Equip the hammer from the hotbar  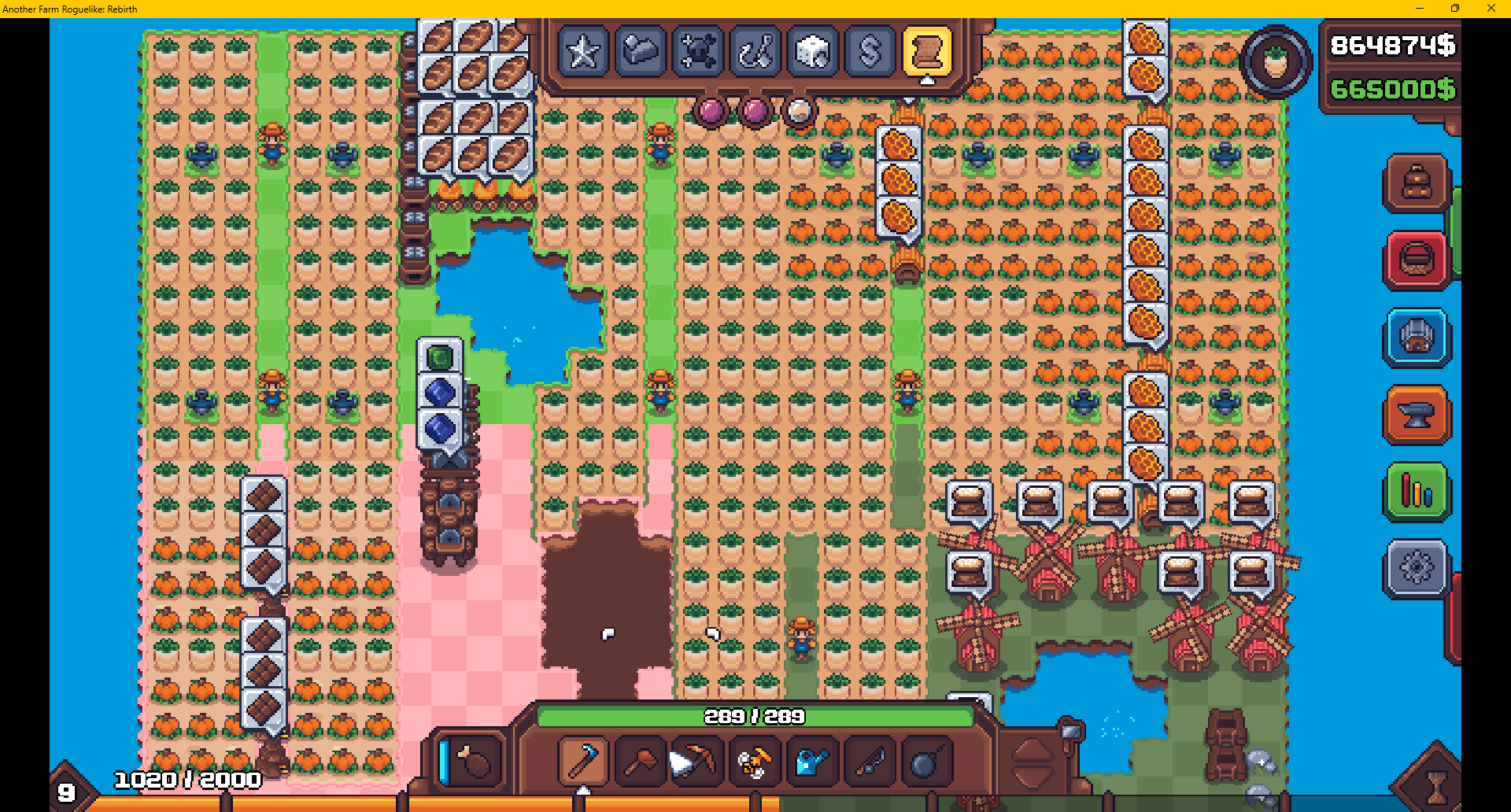[x=640, y=761]
